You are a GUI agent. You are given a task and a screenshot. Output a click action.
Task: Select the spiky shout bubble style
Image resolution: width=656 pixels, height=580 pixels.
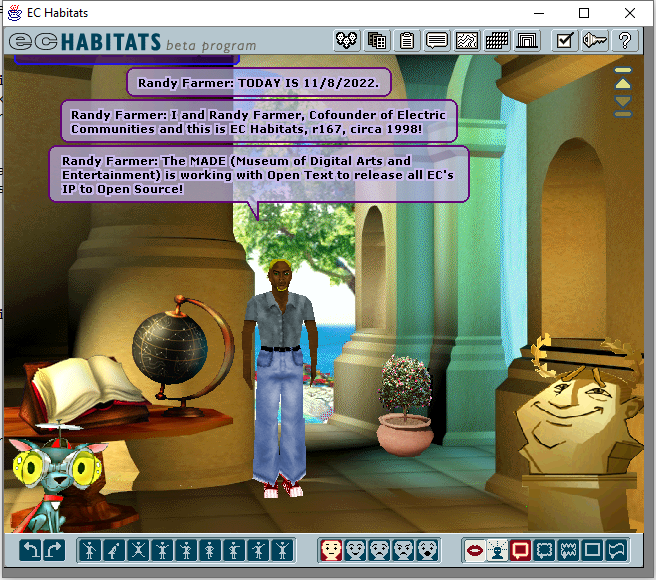tap(569, 549)
